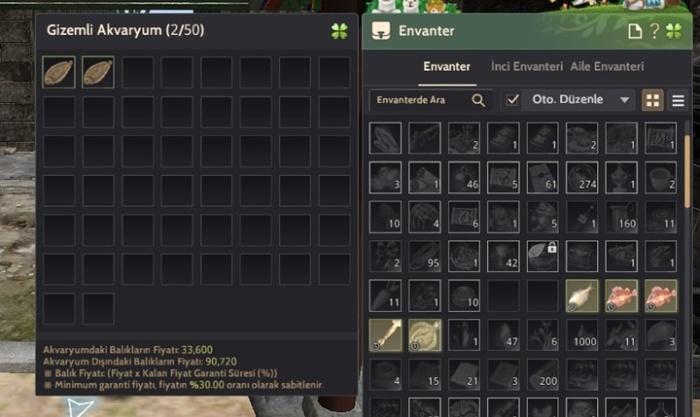Switch inventory to grid view
The image size is (700, 417).
click(653, 100)
